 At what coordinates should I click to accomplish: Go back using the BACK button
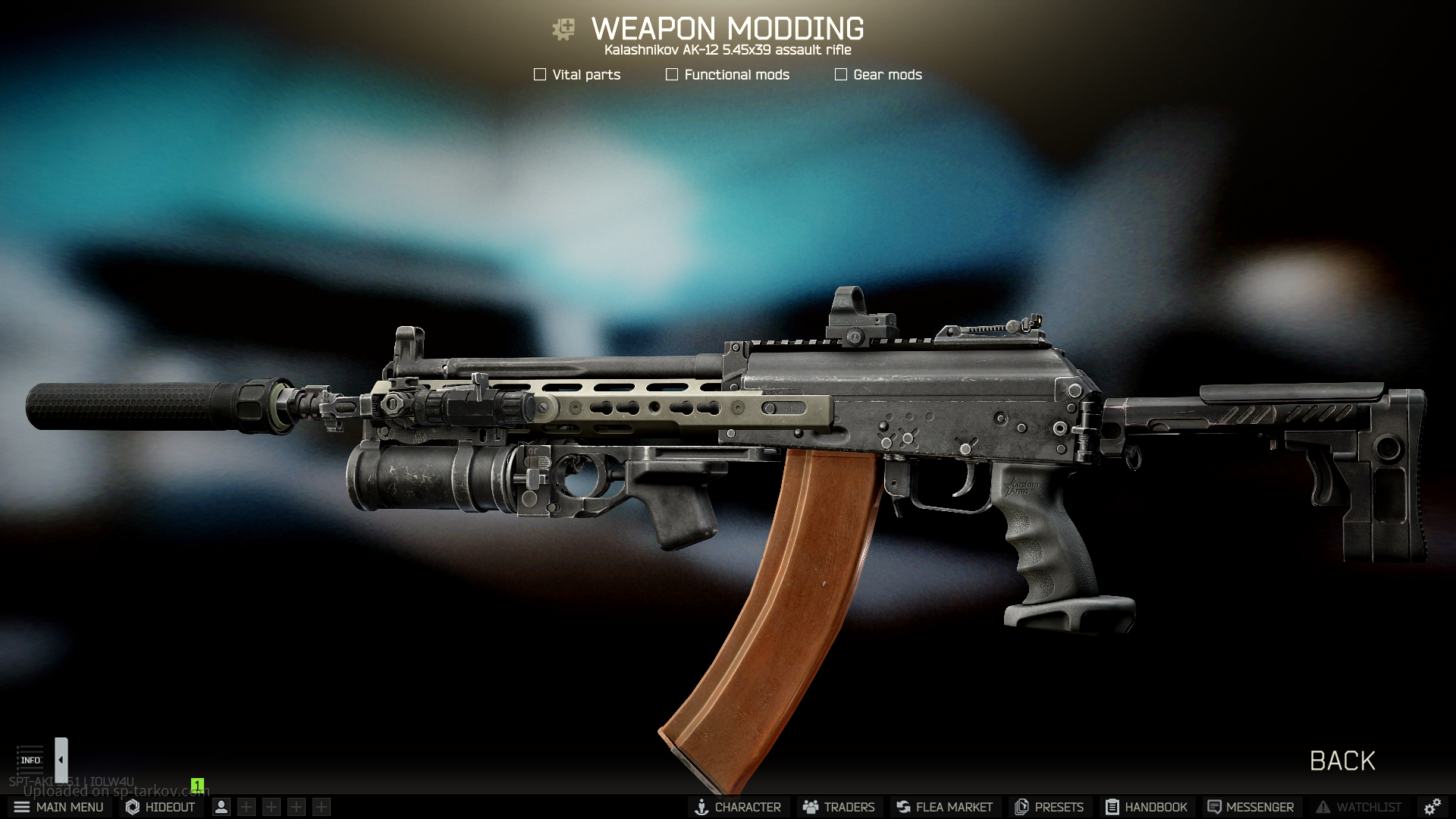pos(1342,761)
